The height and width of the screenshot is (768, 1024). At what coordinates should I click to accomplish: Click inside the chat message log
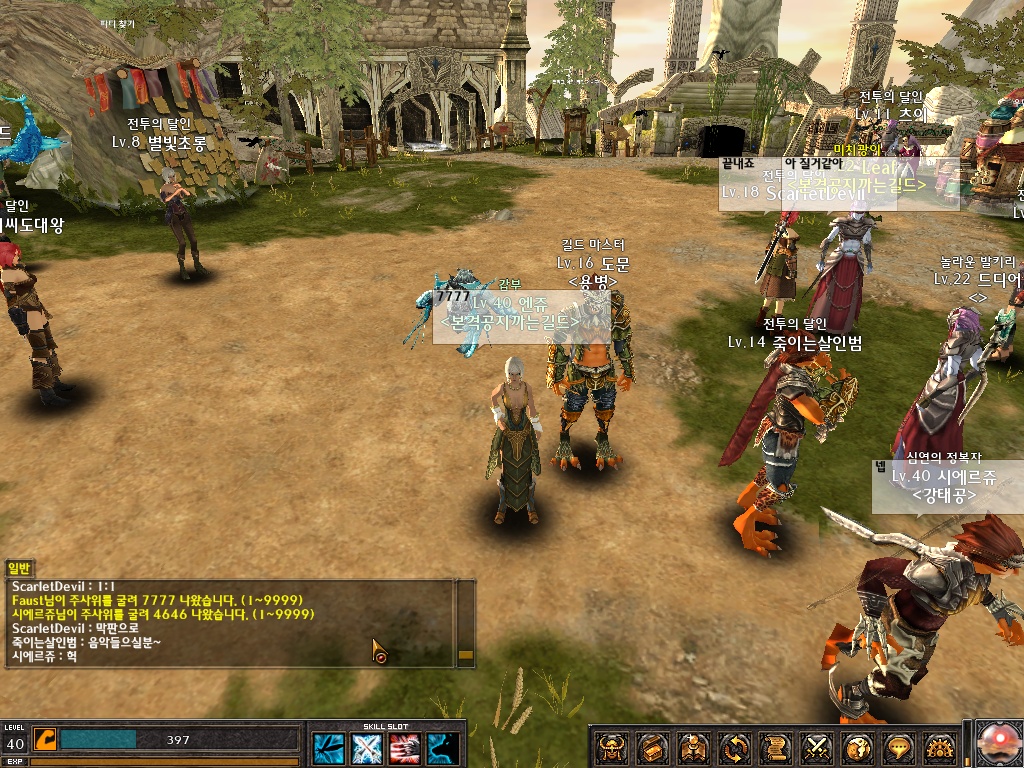tap(230, 622)
